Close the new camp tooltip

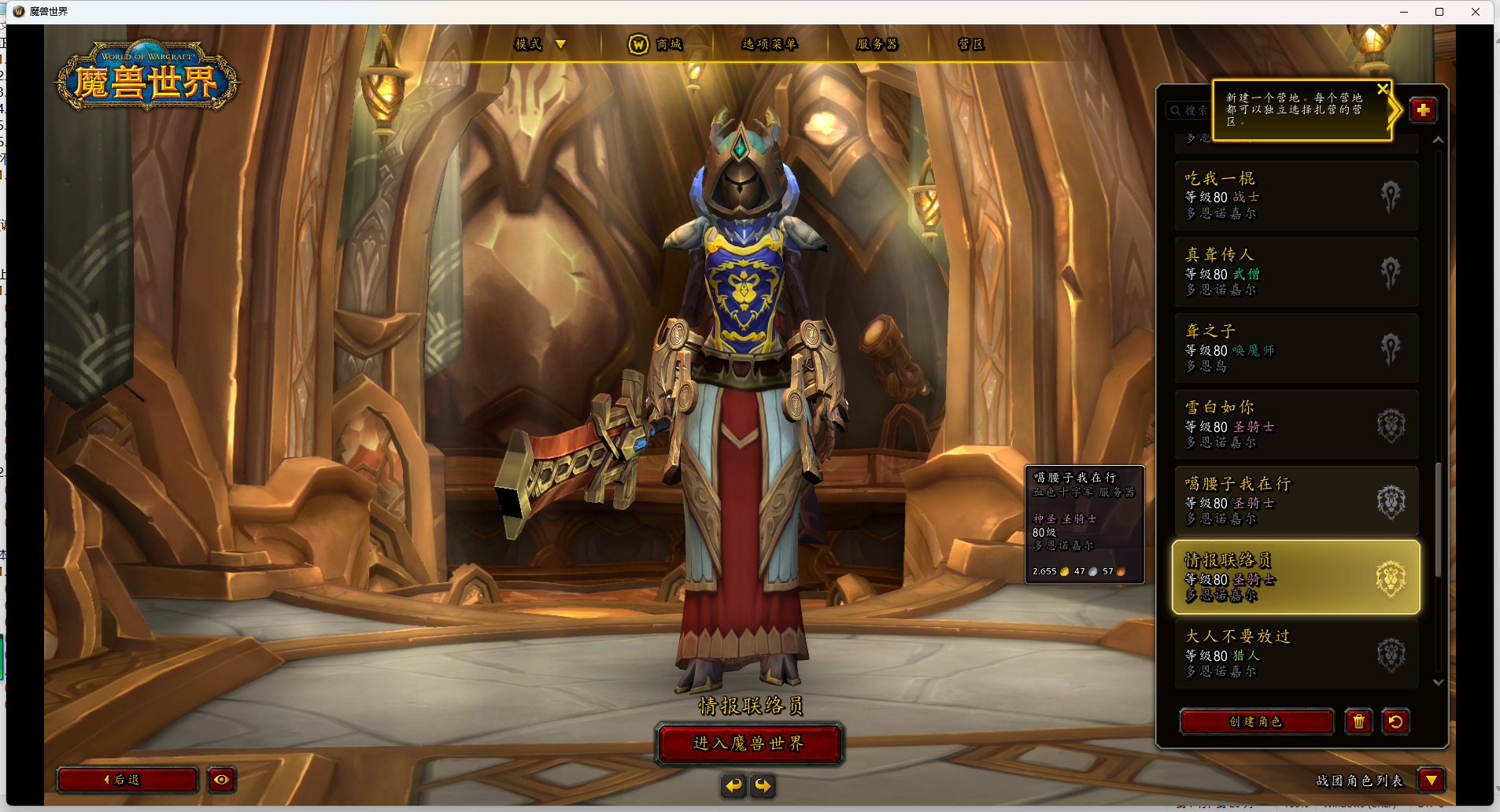coord(1382,90)
